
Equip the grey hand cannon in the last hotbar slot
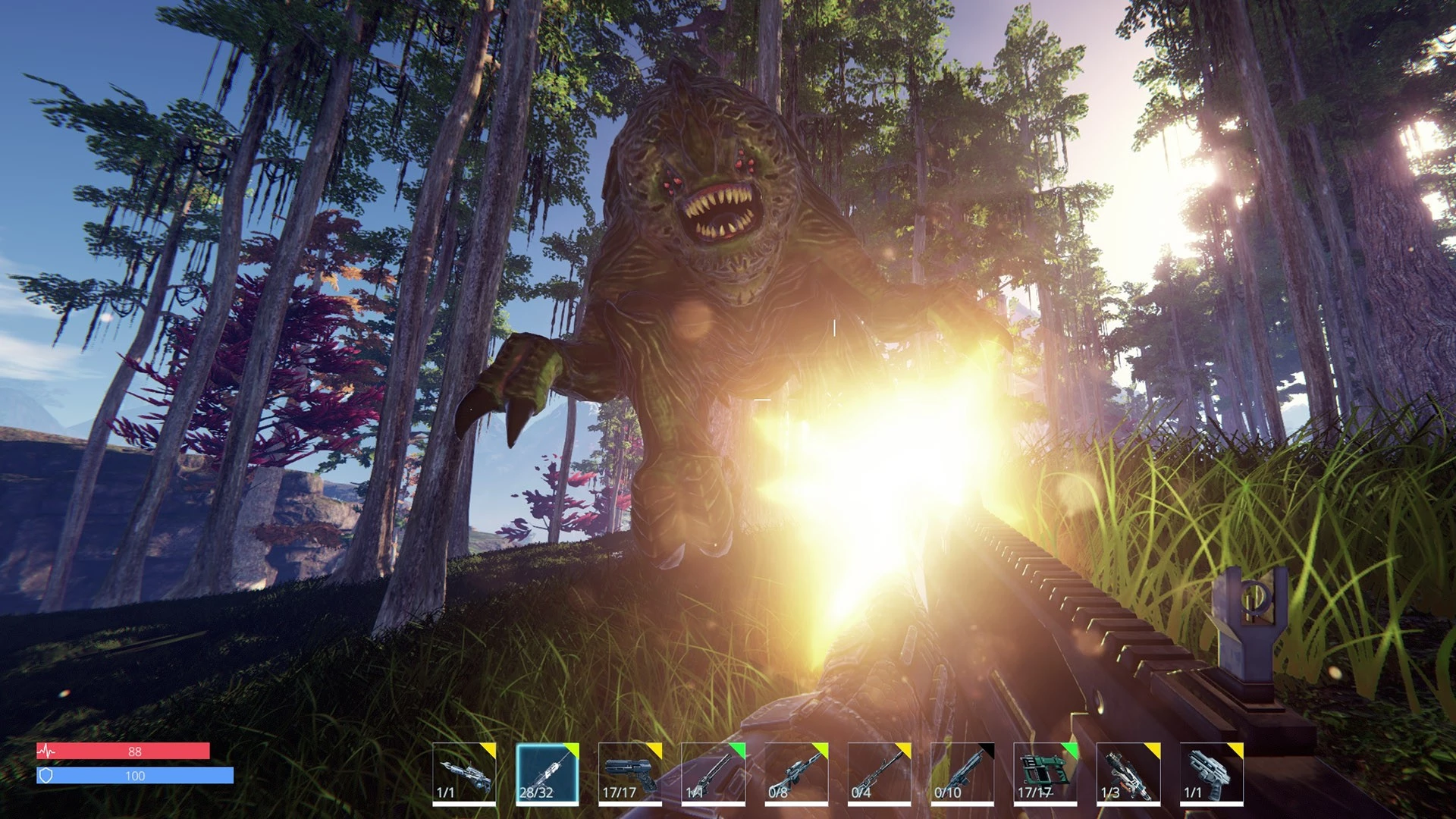(x=1211, y=773)
